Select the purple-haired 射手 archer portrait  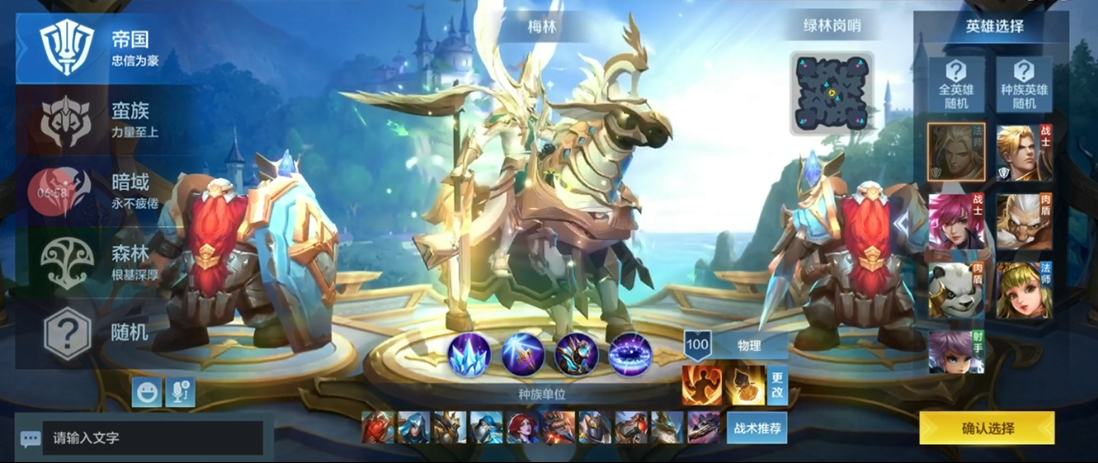coord(956,352)
